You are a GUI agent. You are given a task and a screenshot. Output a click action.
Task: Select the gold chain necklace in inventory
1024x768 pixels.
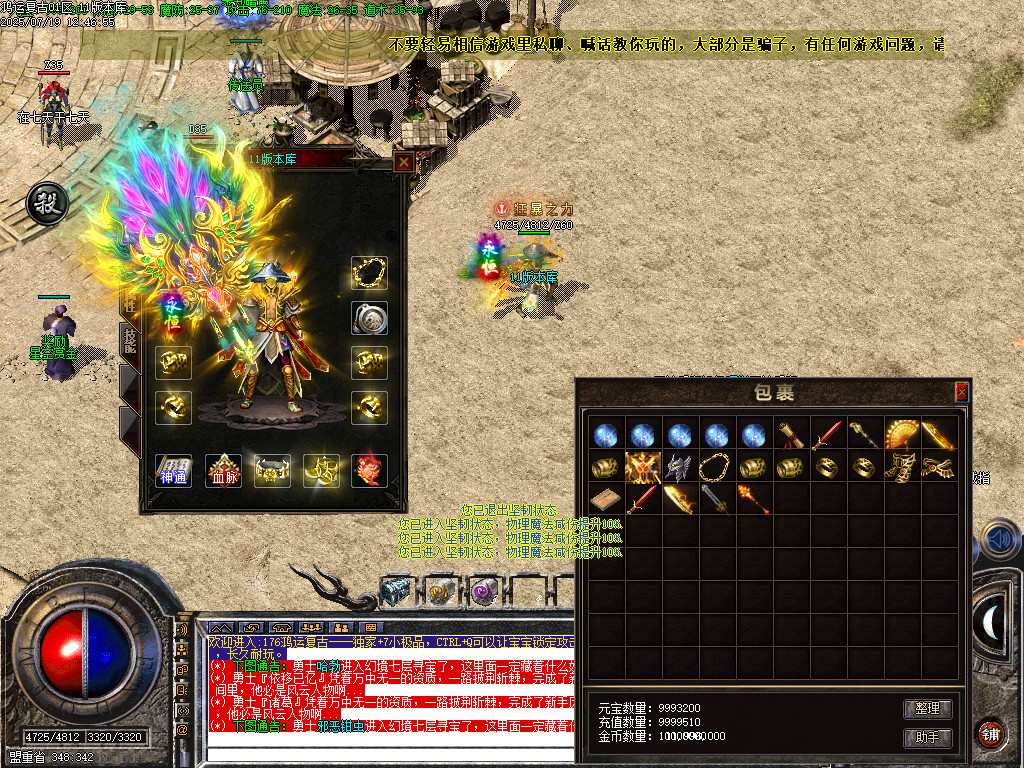[x=715, y=467]
